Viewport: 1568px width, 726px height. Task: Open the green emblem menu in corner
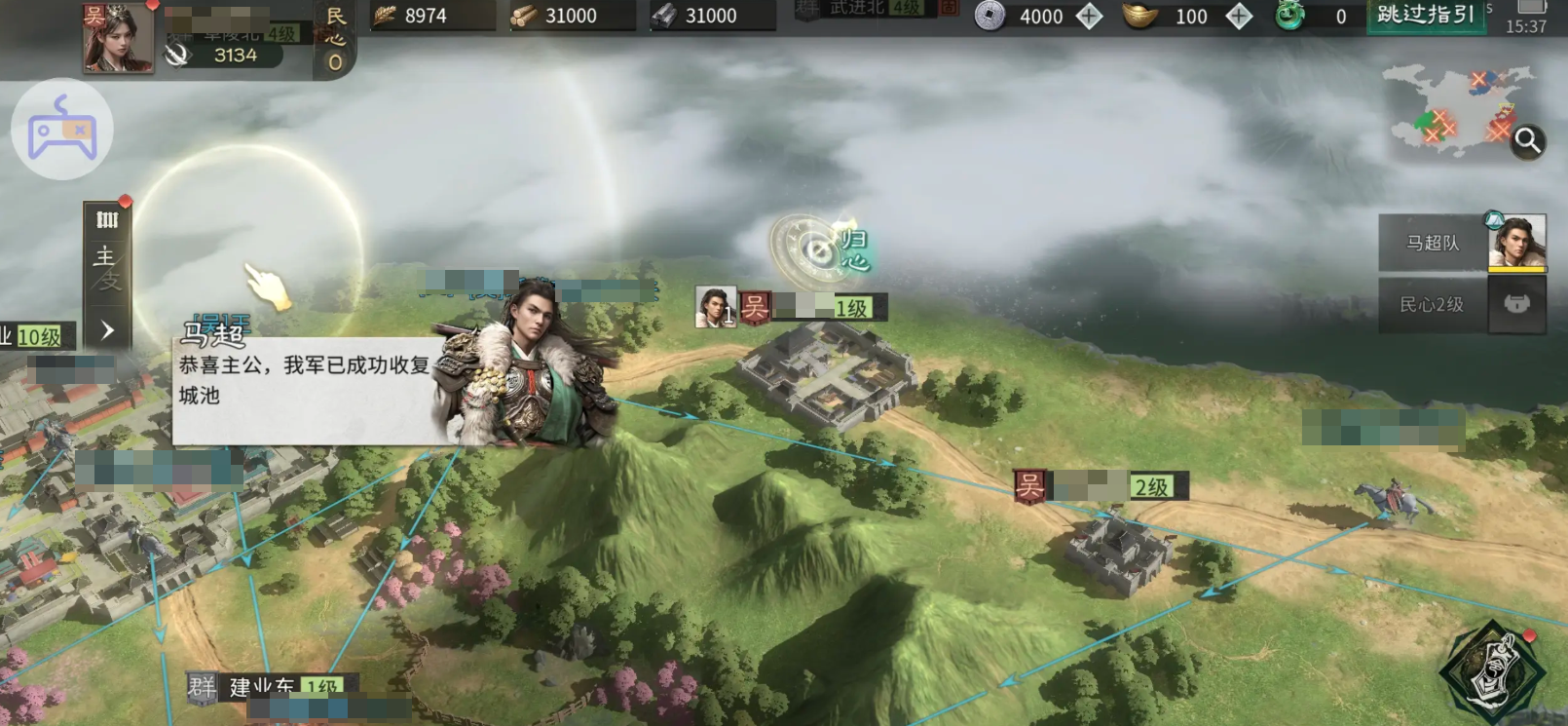(x=1493, y=671)
